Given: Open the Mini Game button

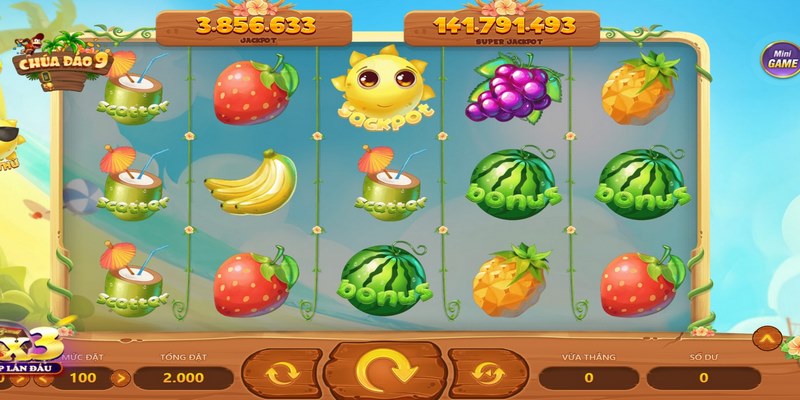Looking at the screenshot, I should pyautogui.click(x=780, y=59).
